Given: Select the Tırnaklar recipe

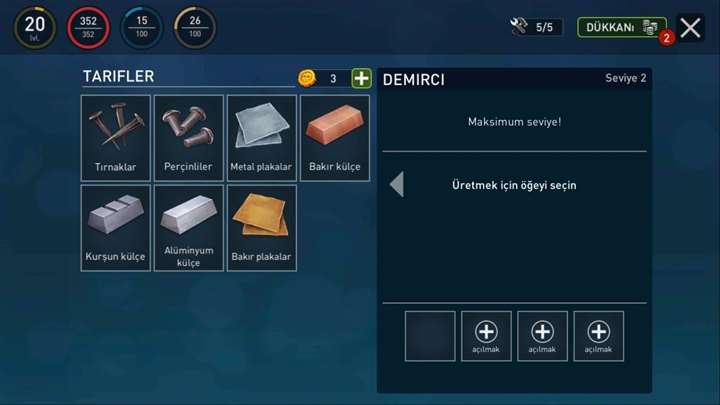Looking at the screenshot, I should (x=116, y=138).
